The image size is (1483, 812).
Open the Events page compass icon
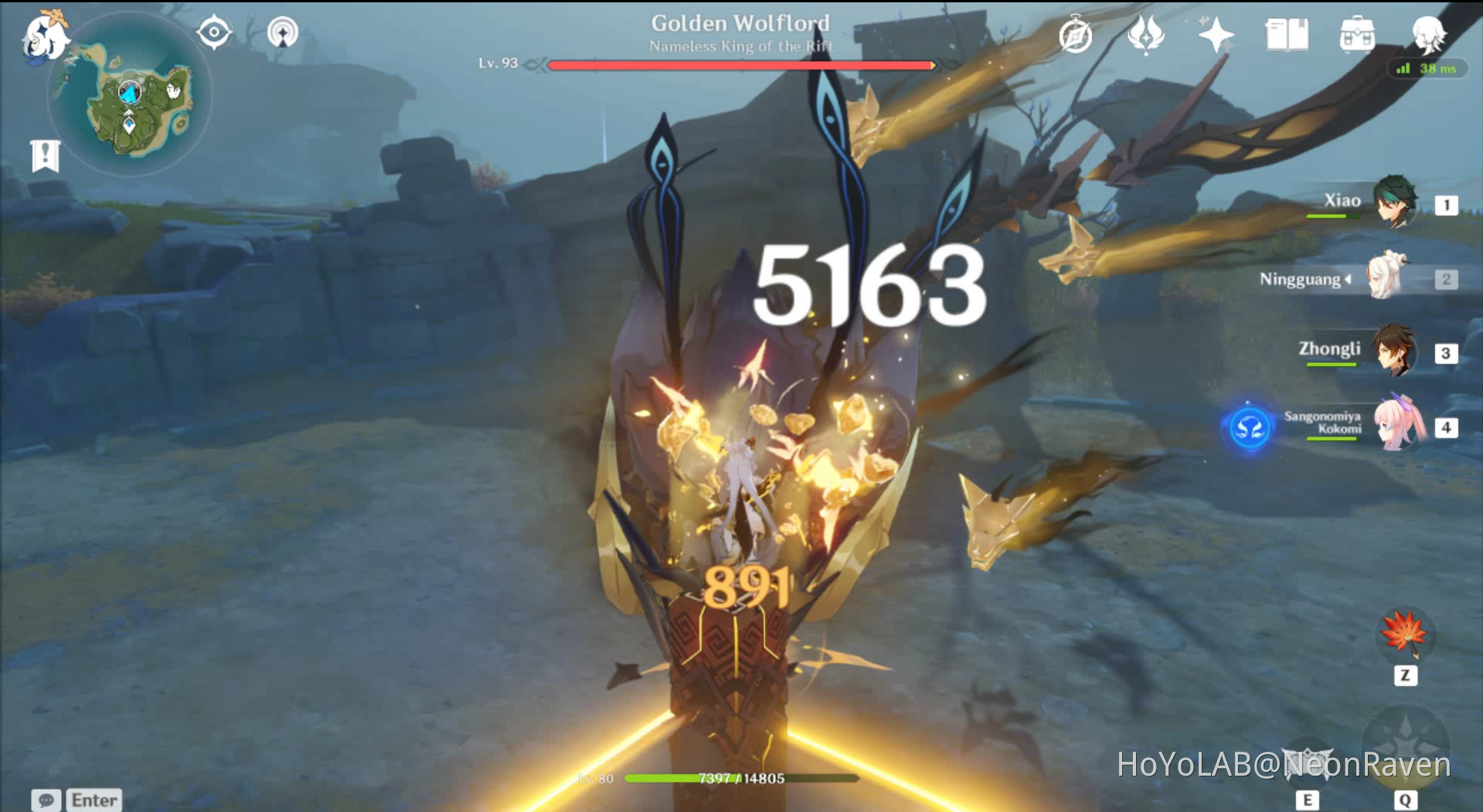tap(1076, 34)
